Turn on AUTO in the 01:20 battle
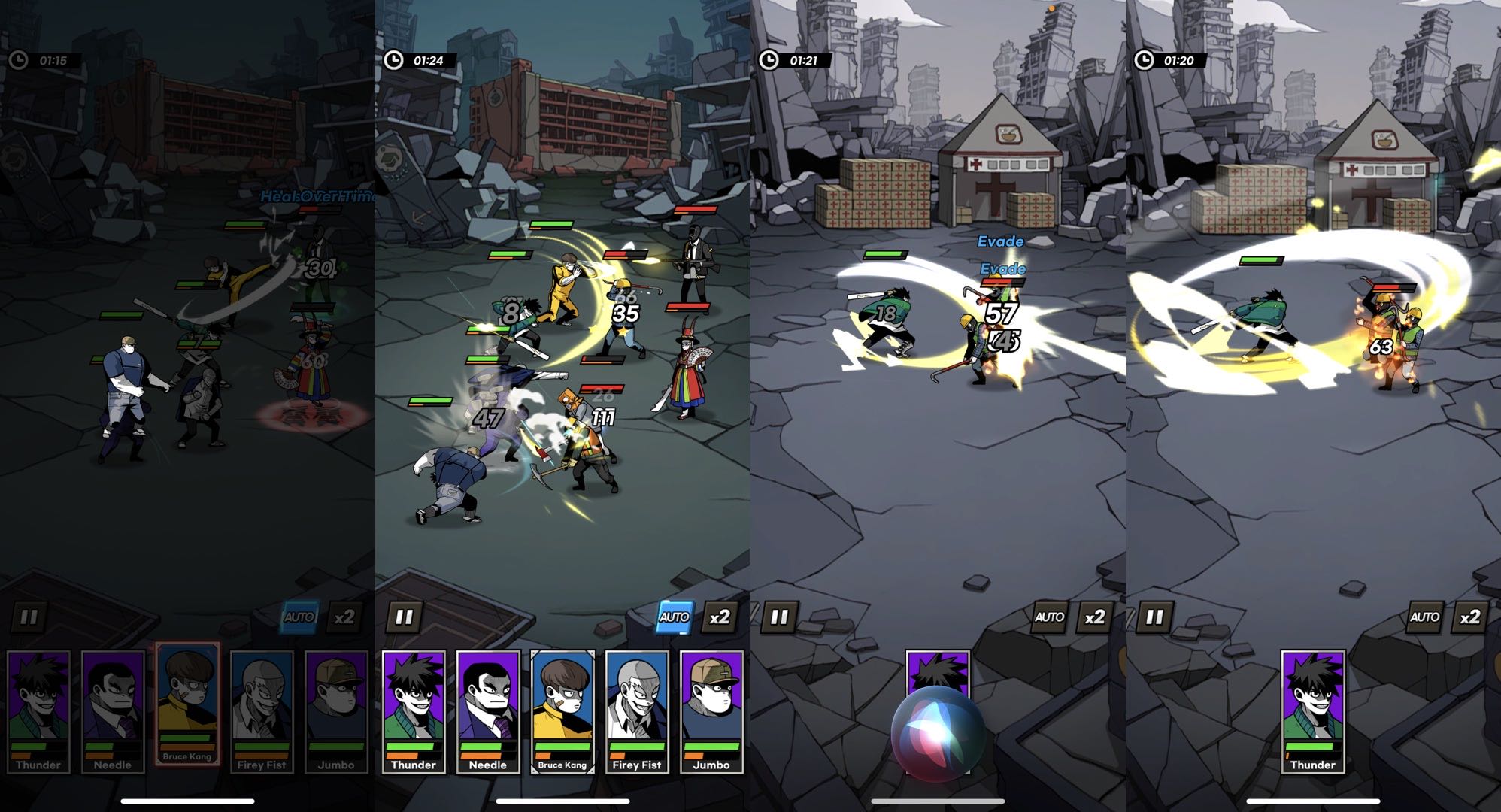1501x812 pixels. 1424,617
